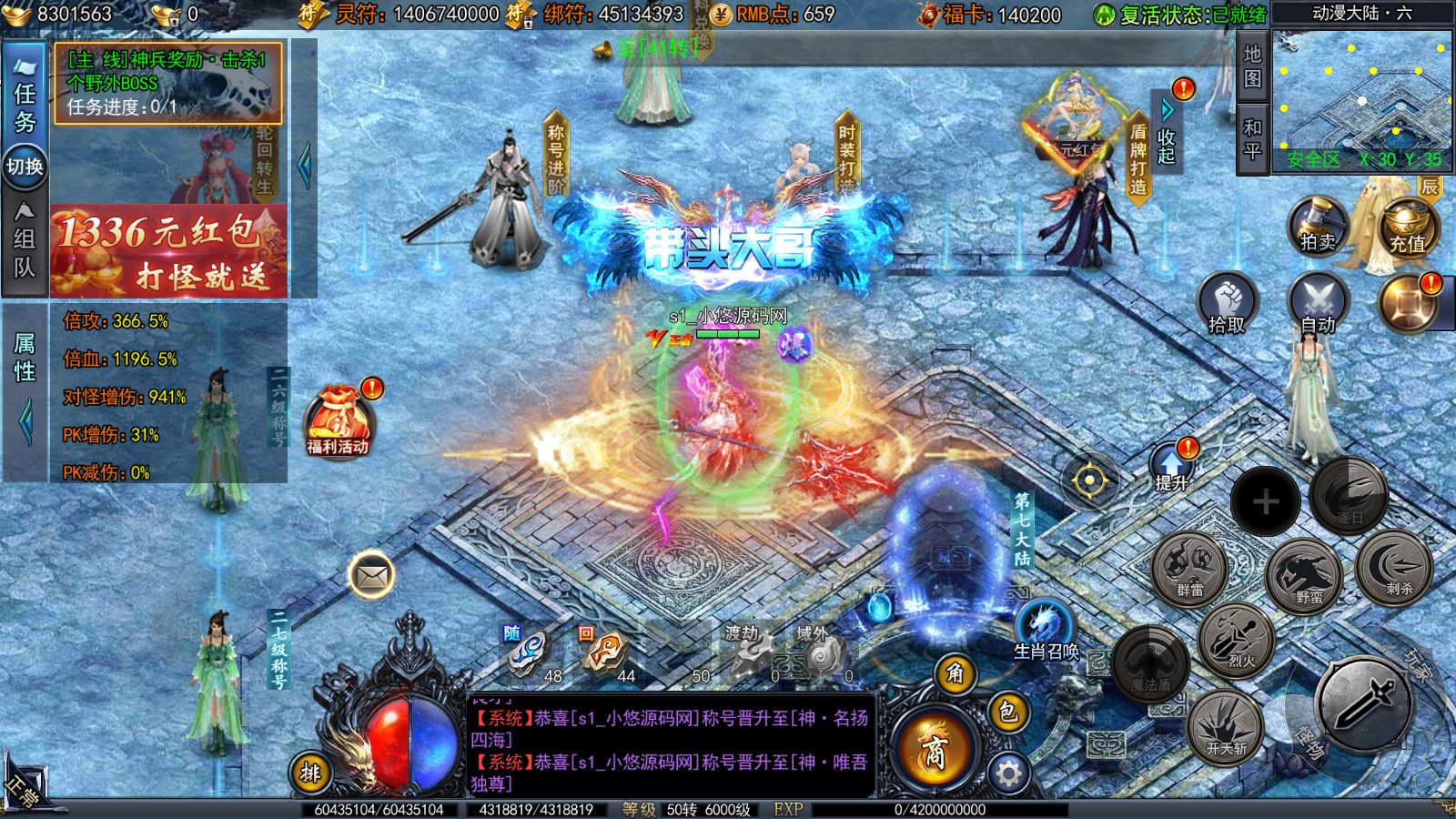
Task: Open the 提升 upgrade icon
Action: tap(1172, 466)
